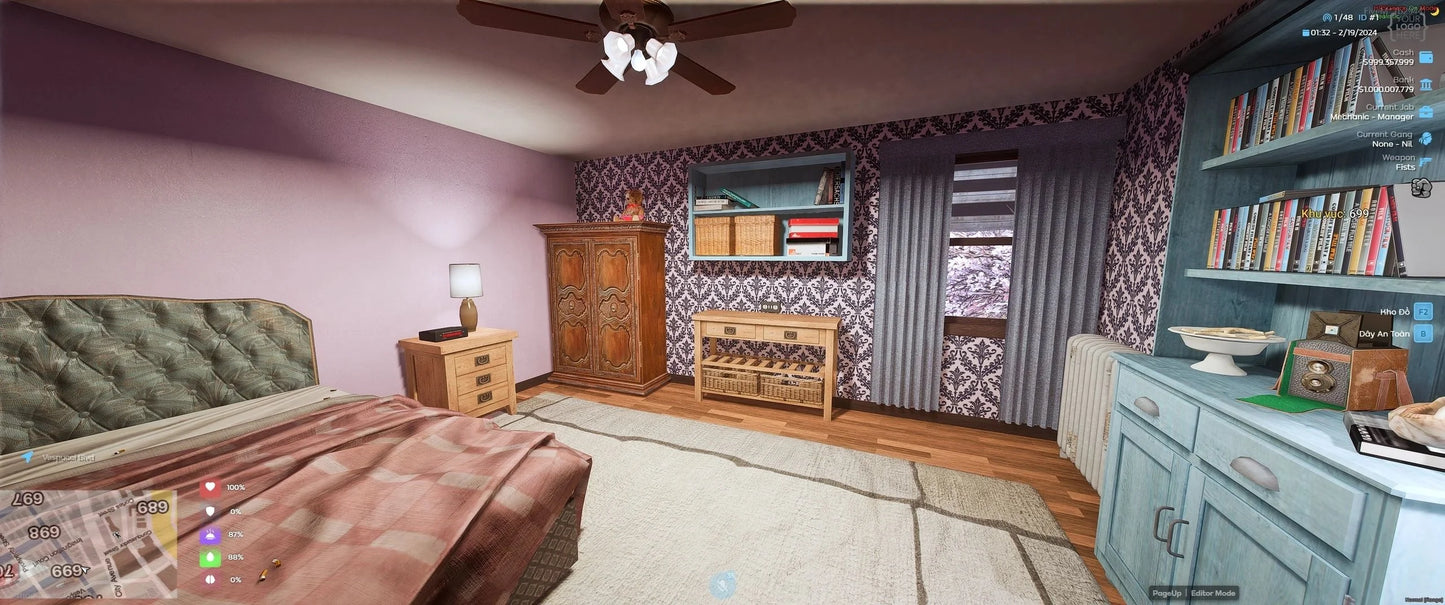Click the voice microphone indicator
The image size is (1445, 605).
click(722, 585)
